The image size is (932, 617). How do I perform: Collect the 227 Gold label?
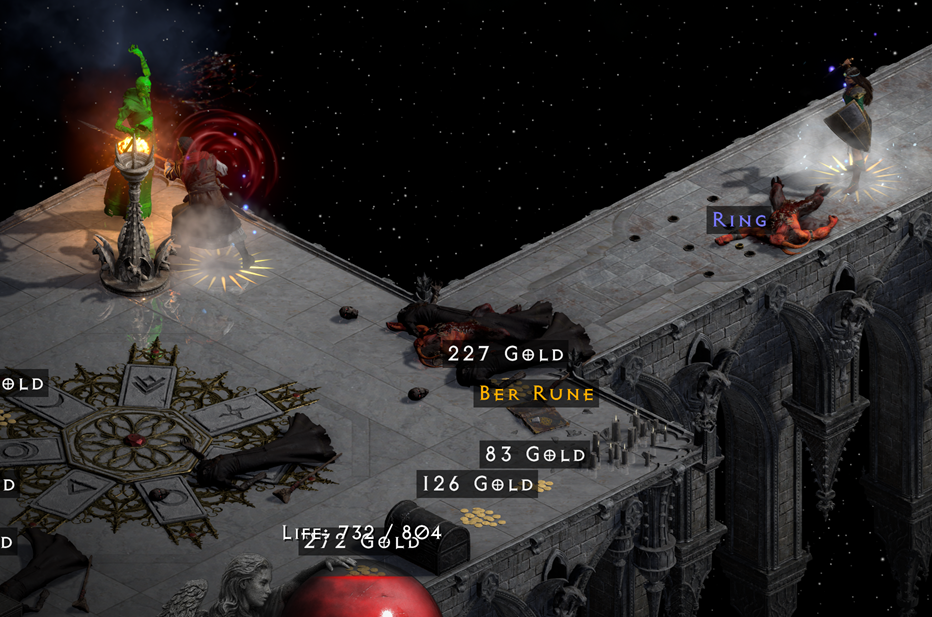coord(506,354)
